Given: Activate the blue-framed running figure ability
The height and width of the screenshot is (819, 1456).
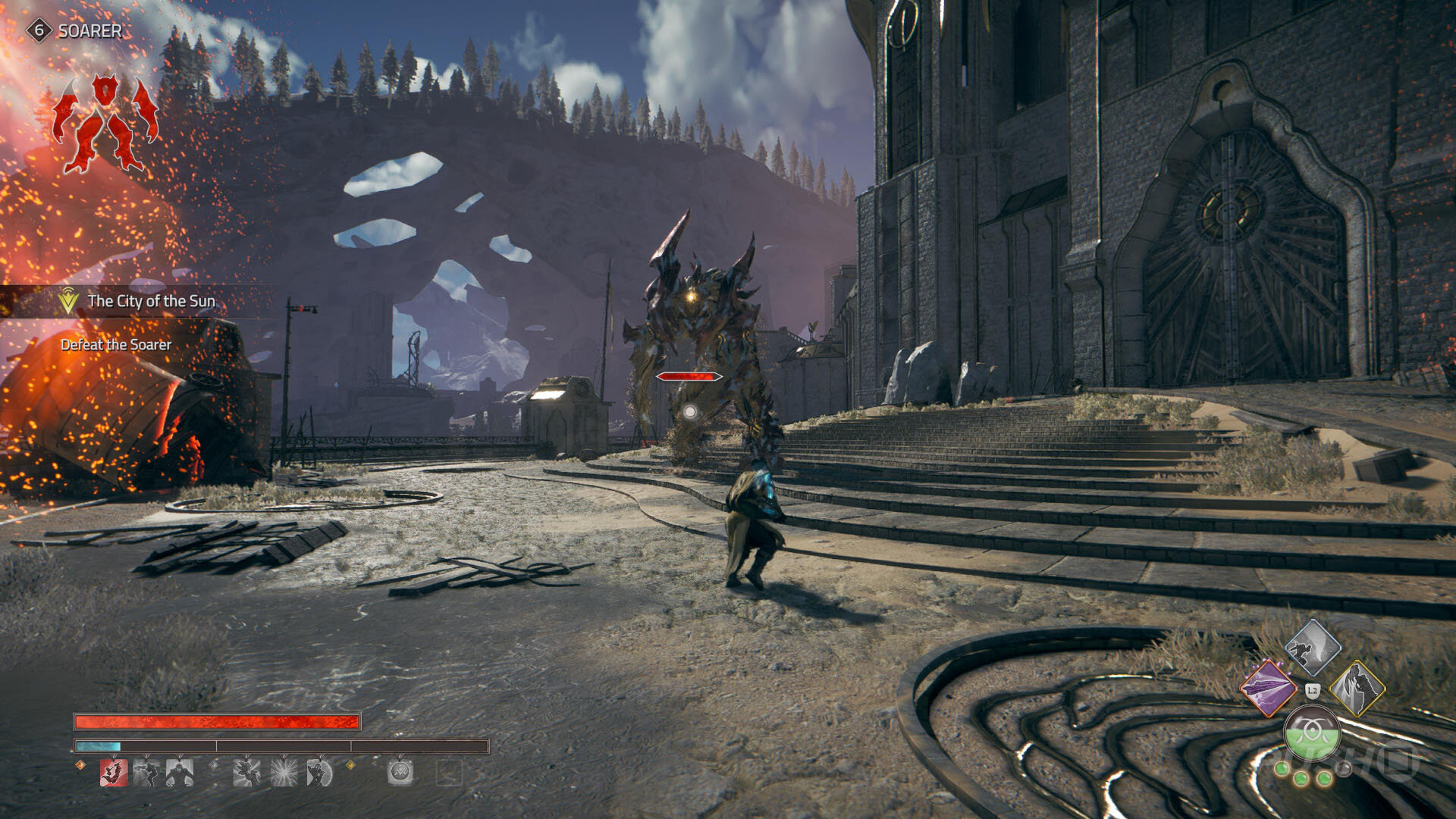Looking at the screenshot, I should [x=1313, y=647].
